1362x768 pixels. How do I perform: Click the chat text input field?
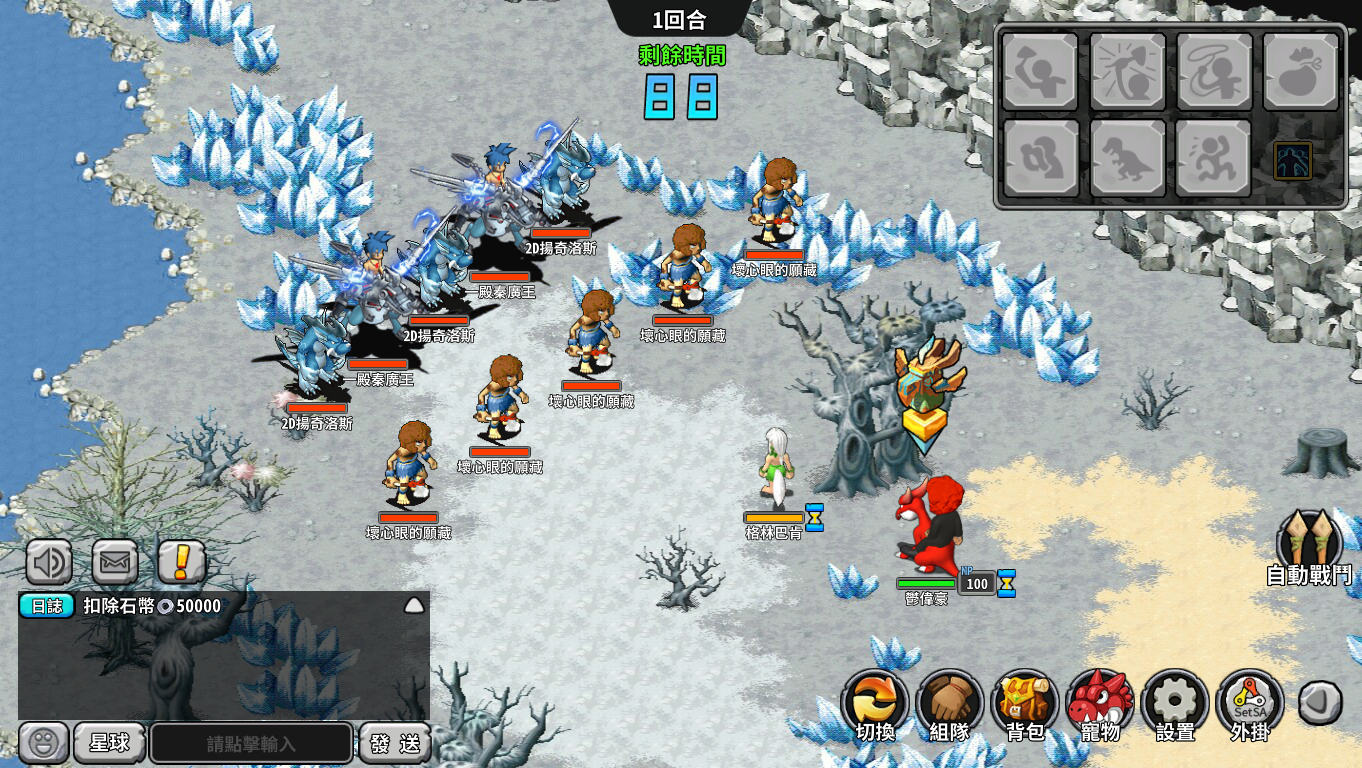pos(251,743)
